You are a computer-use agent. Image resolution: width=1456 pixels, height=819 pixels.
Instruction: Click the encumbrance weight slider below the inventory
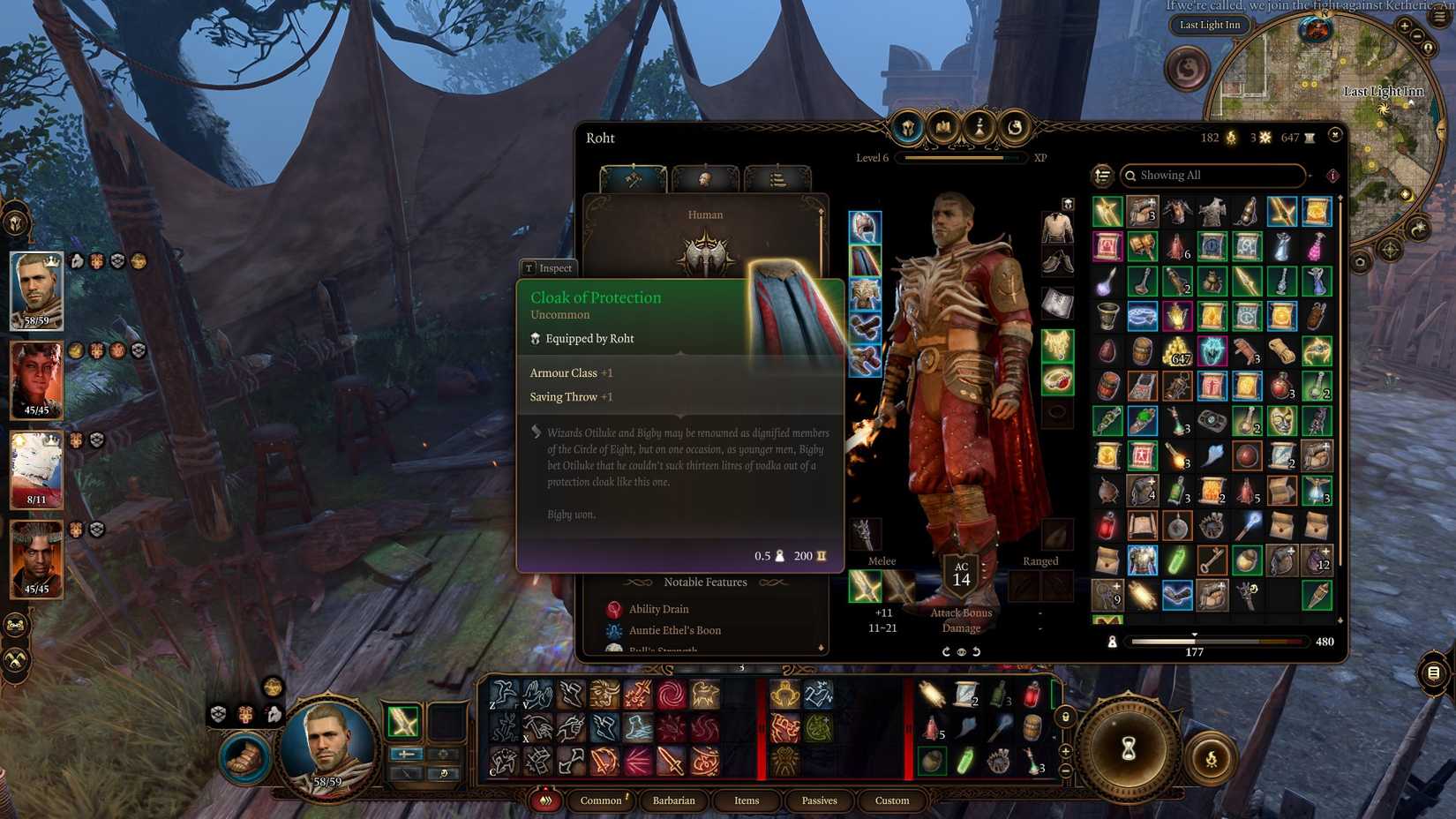pos(1196,642)
